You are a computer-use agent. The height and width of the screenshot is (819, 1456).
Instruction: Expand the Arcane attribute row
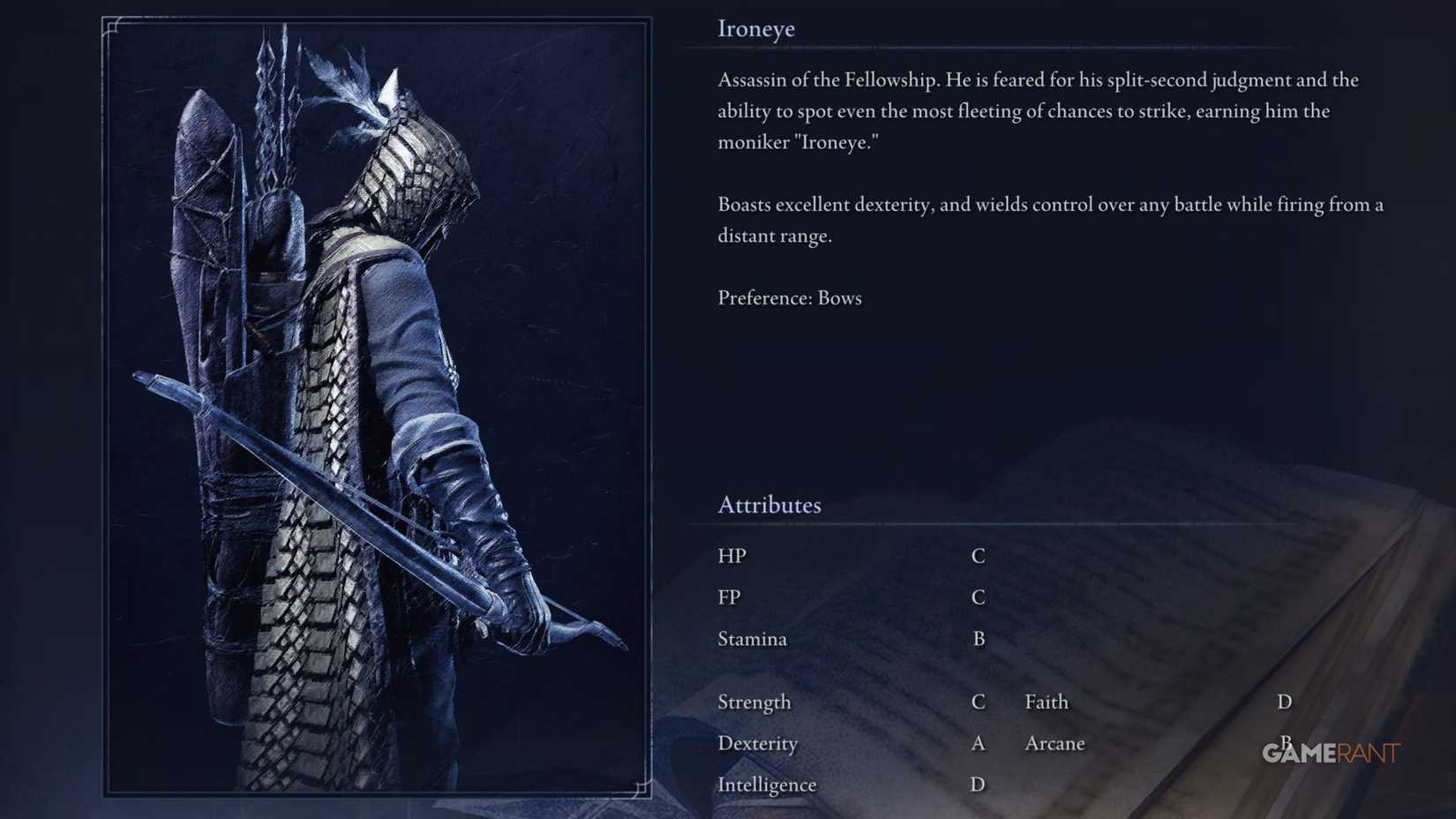[1055, 744]
